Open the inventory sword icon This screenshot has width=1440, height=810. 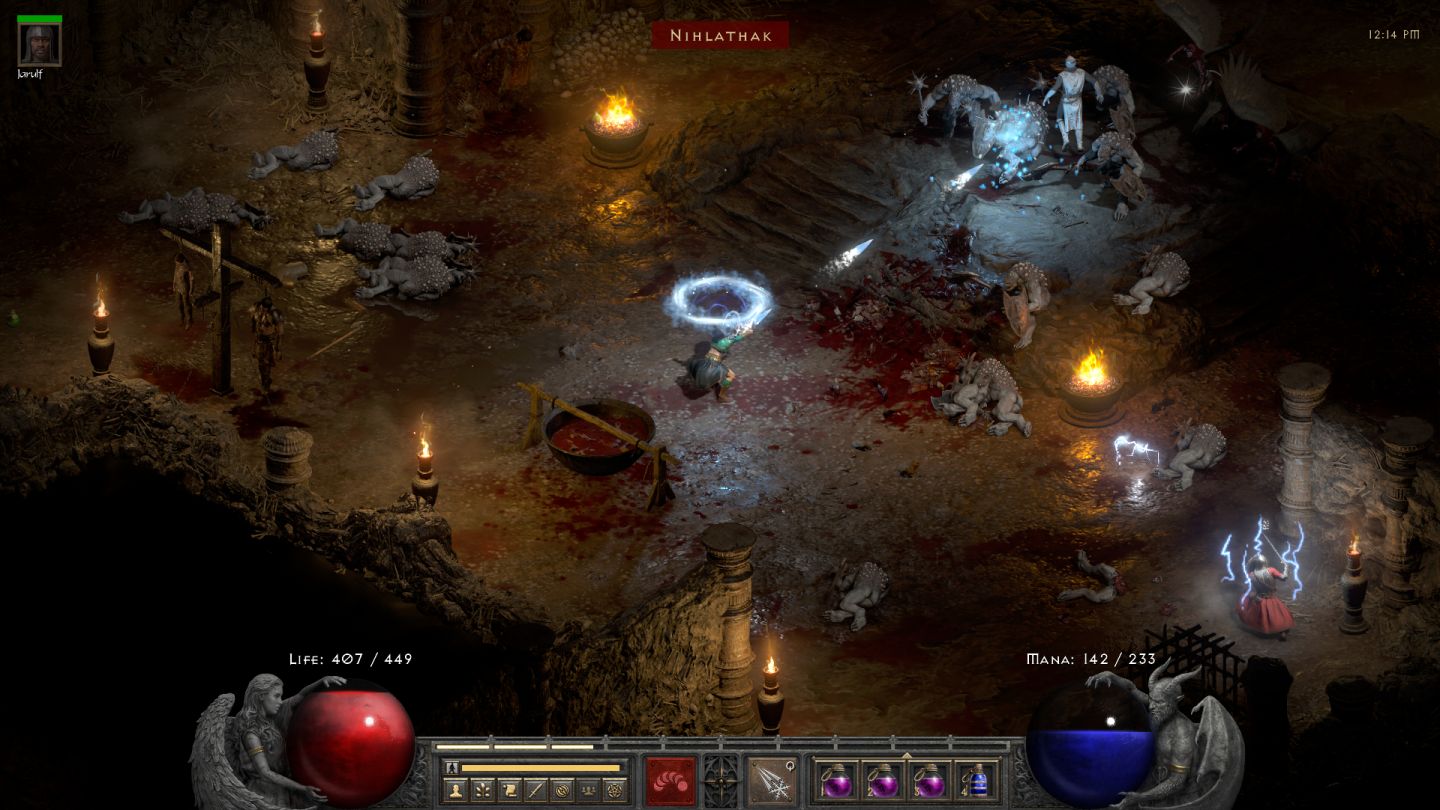[535, 790]
